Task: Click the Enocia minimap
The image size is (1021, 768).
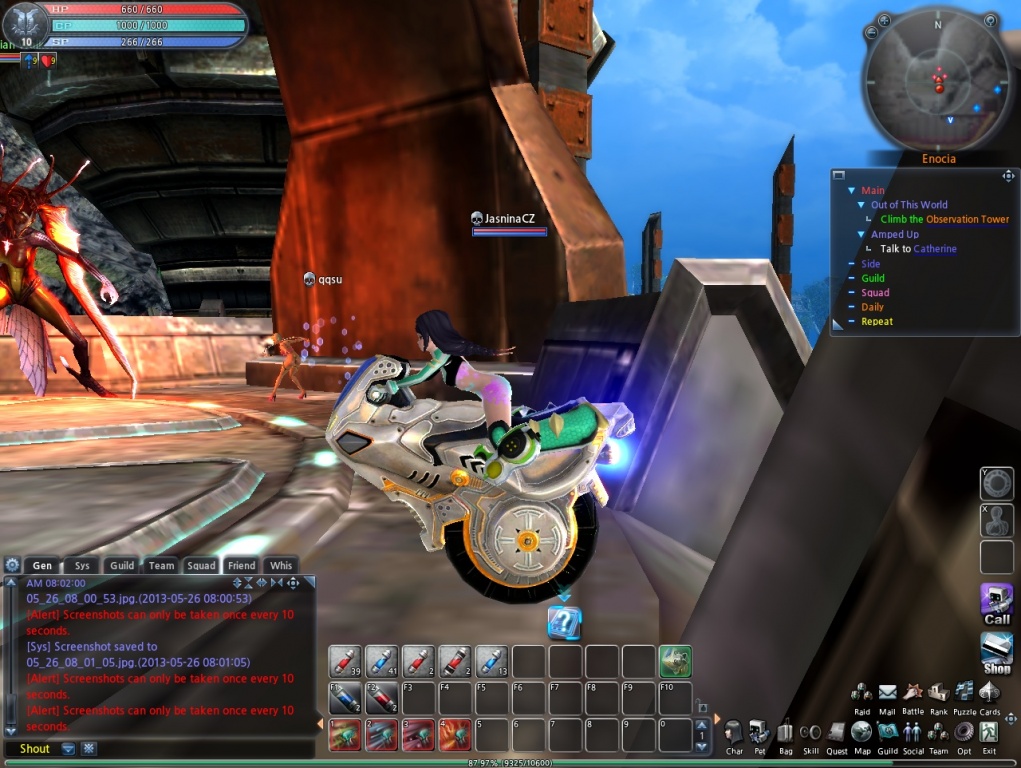Action: pyautogui.click(x=937, y=82)
